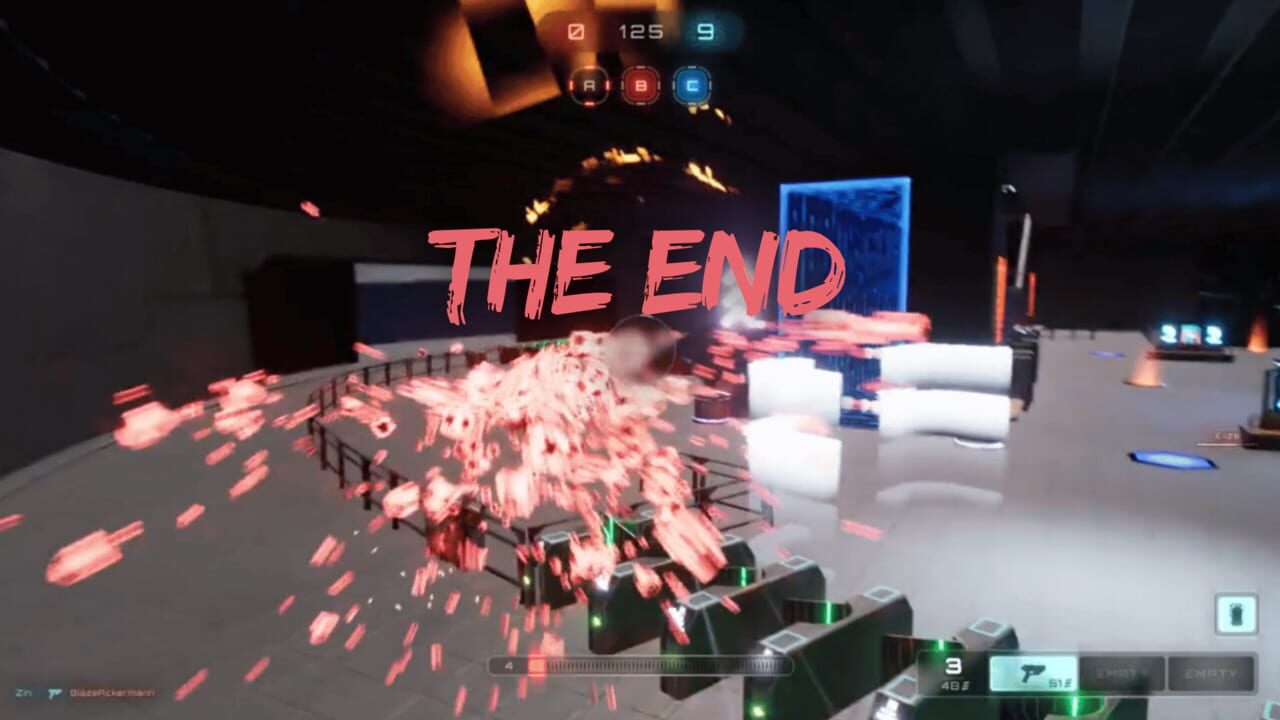Click the pistol icon in the weapon bar
This screenshot has width=1280, height=720.
[x=1034, y=671]
